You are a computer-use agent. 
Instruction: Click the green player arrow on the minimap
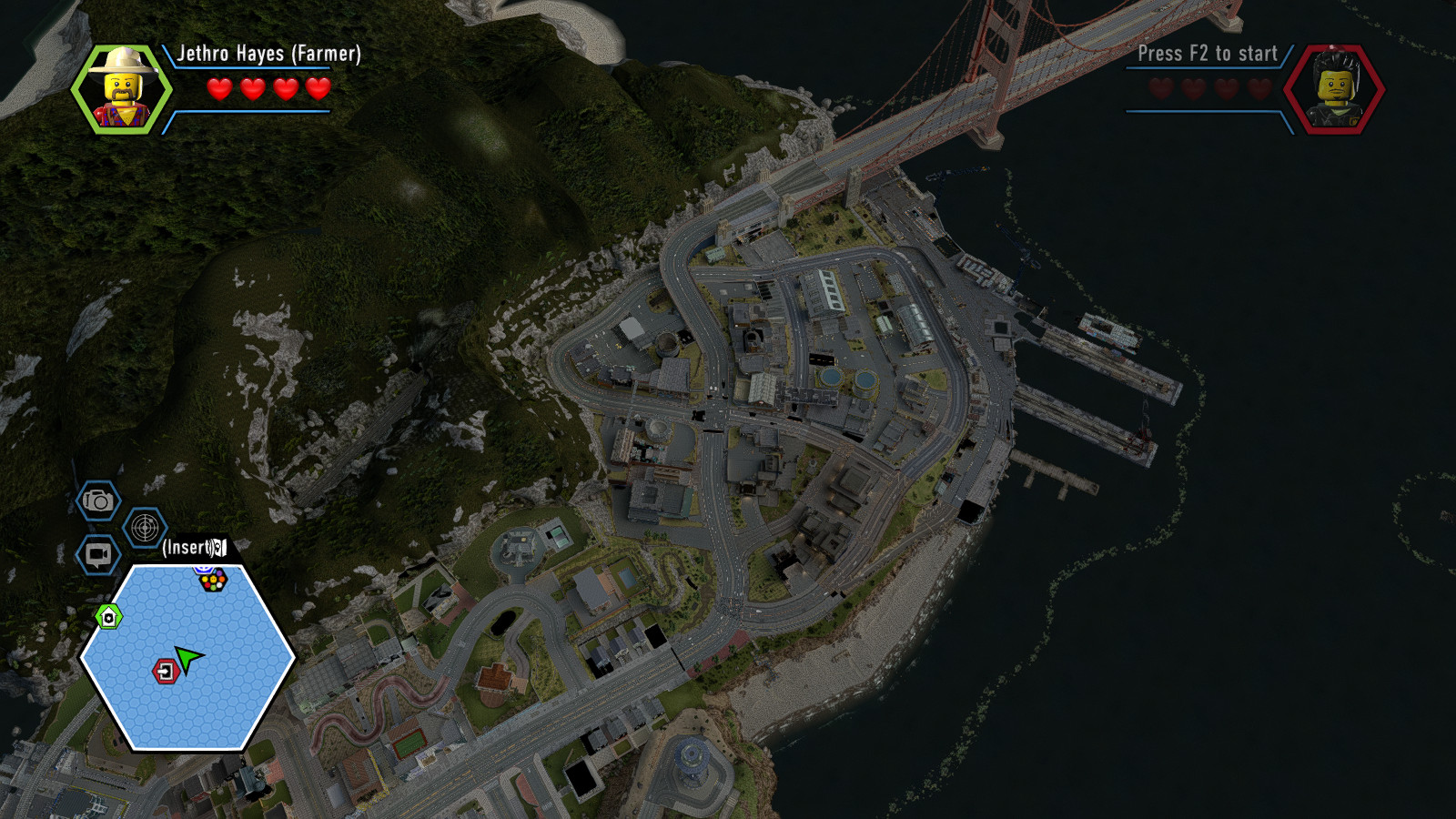point(187,659)
